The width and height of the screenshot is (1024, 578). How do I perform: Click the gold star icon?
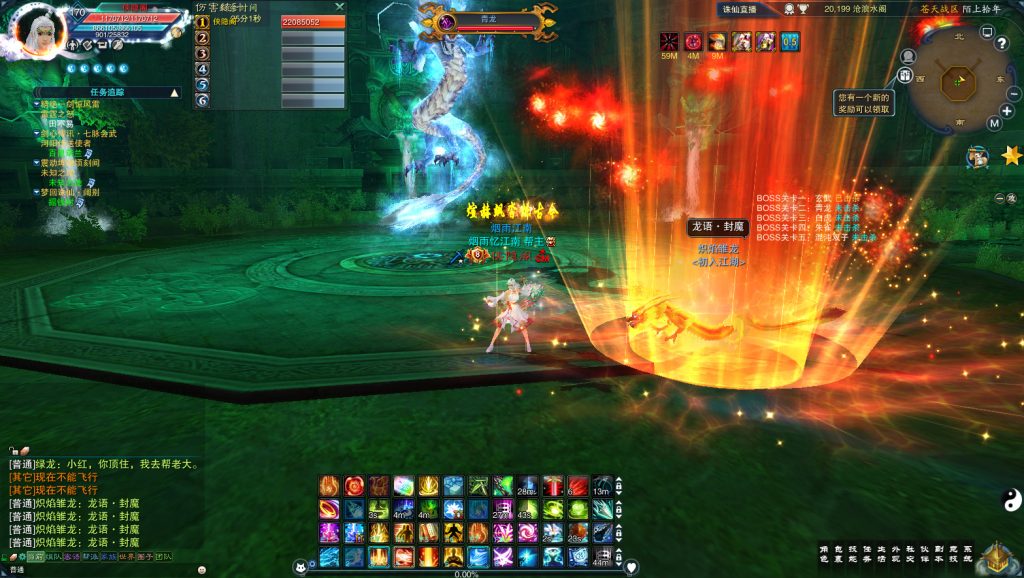(x=1011, y=155)
